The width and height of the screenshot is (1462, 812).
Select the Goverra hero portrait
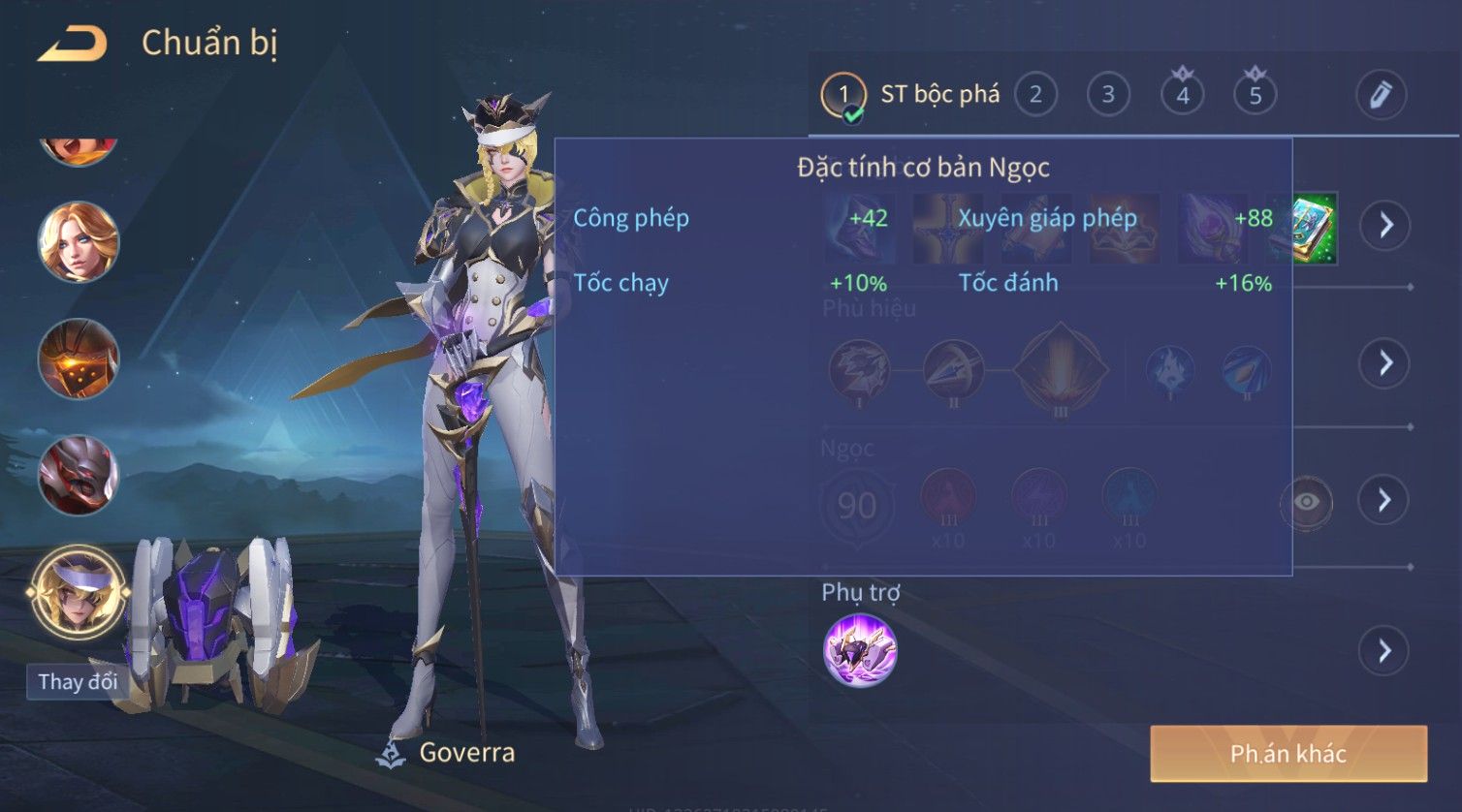[x=79, y=592]
